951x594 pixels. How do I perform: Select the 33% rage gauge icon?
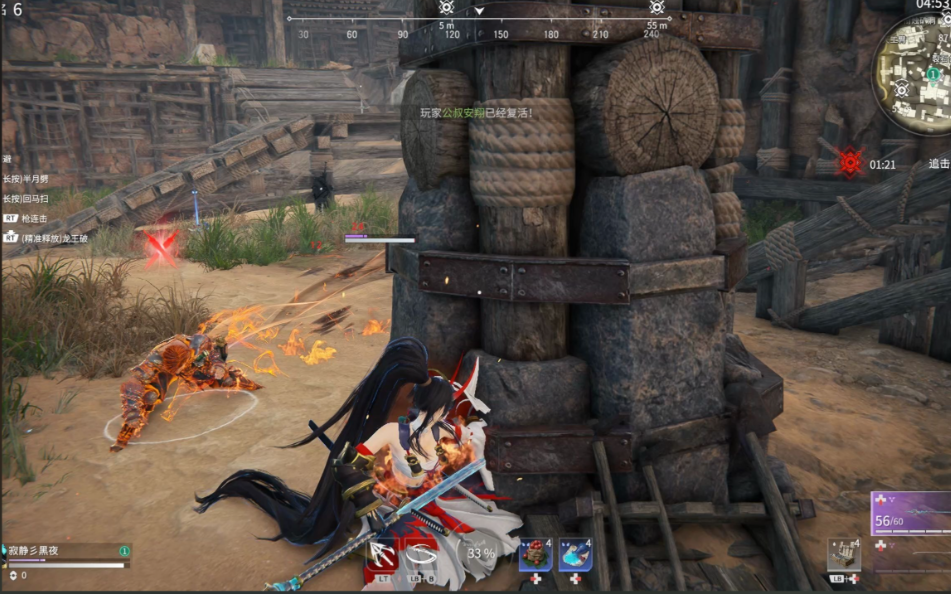[x=479, y=553]
